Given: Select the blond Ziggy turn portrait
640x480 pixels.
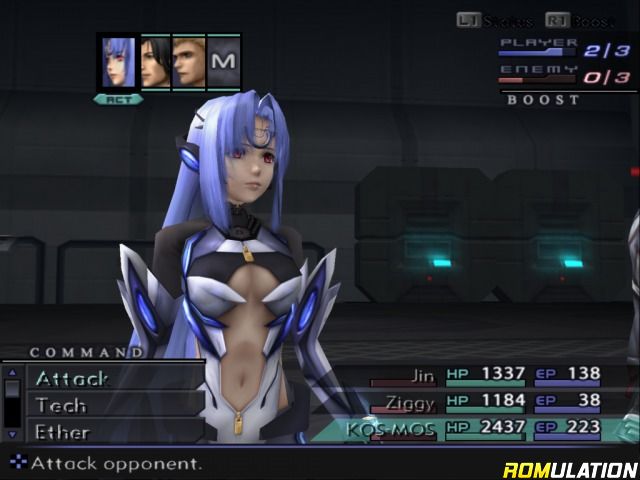Looking at the screenshot, I should 188,62.
